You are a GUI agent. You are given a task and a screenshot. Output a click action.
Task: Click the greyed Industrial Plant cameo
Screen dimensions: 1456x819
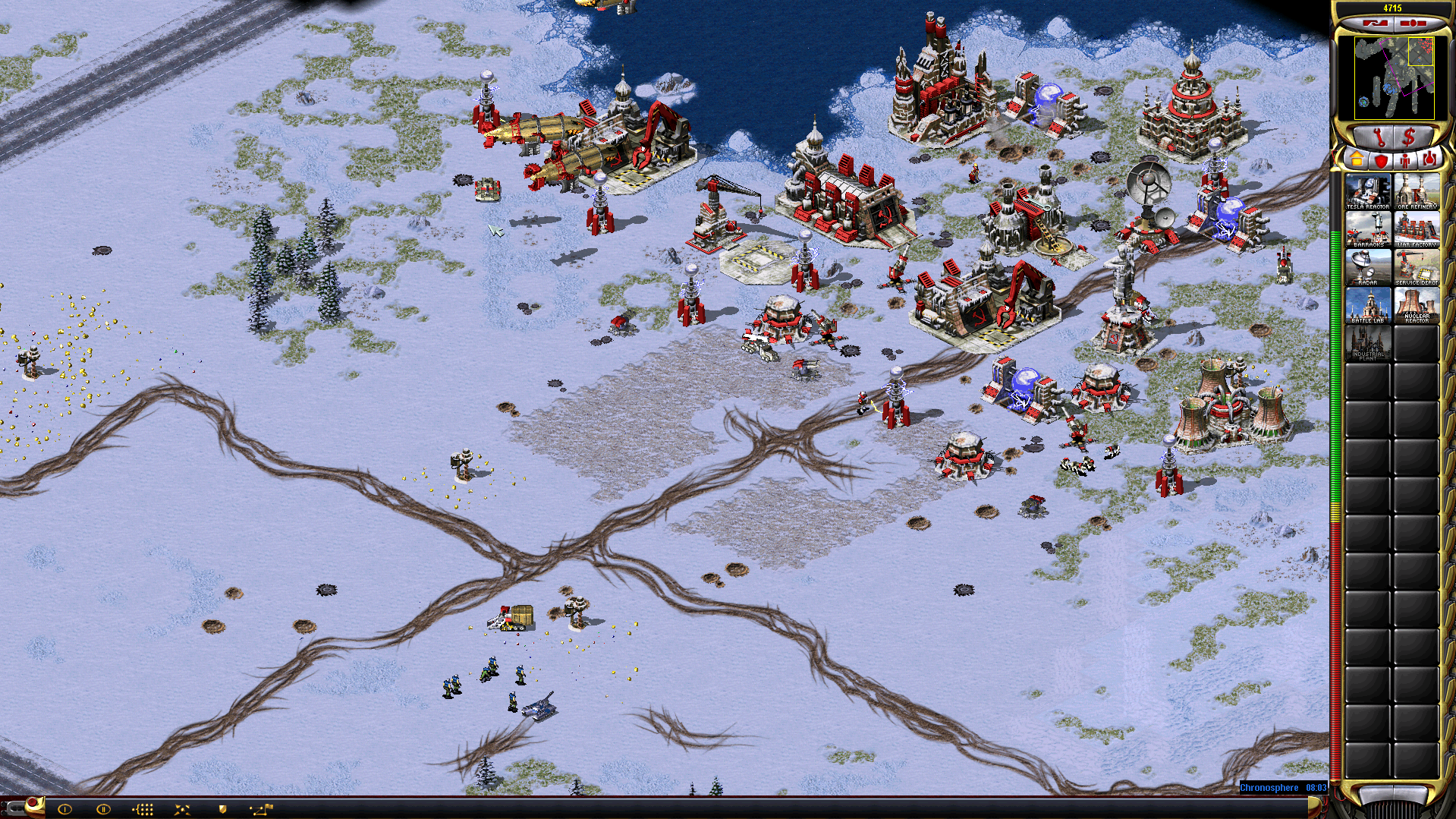[x=1368, y=343]
